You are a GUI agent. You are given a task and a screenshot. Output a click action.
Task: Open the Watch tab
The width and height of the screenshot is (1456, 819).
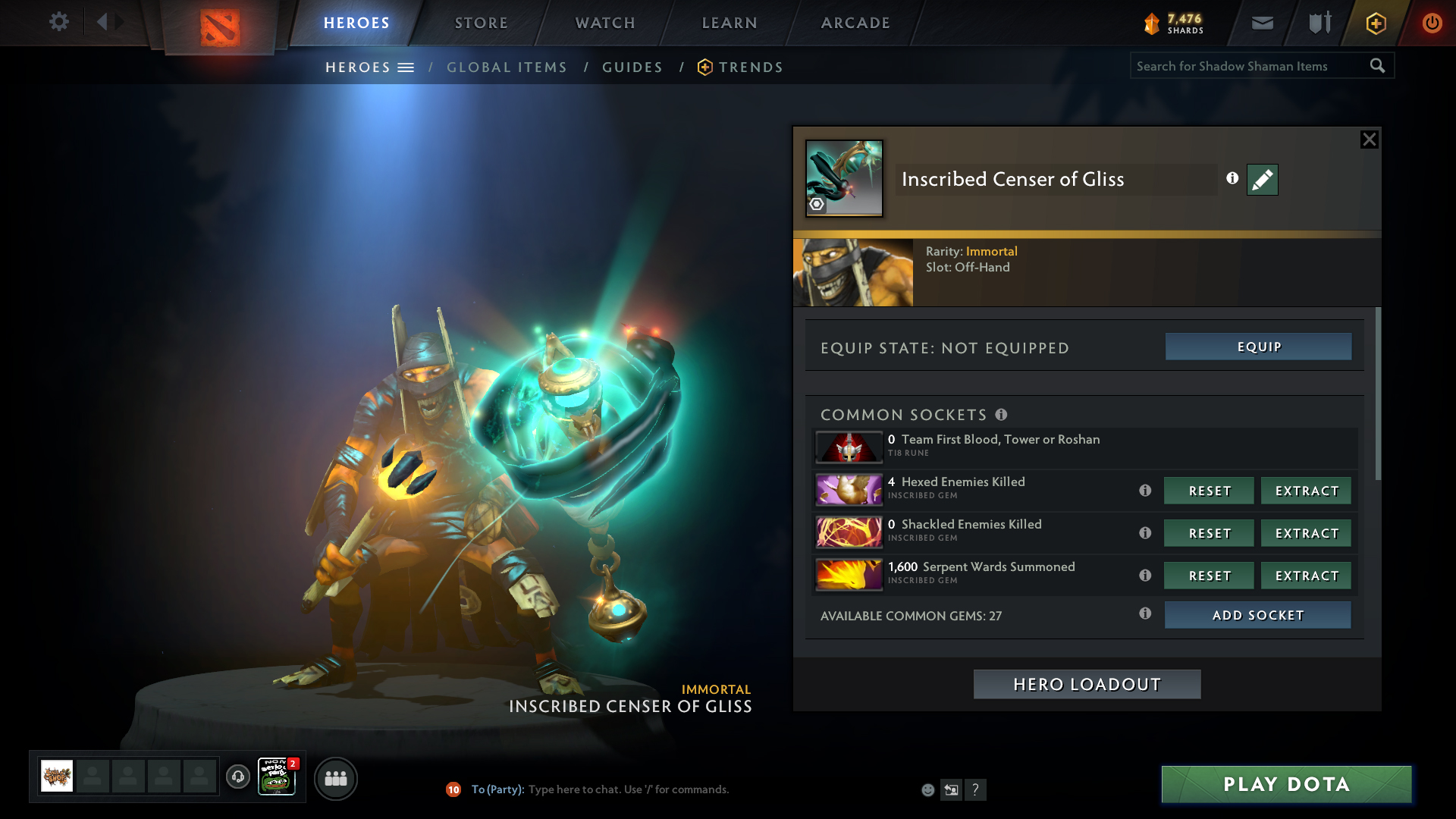pos(605,23)
